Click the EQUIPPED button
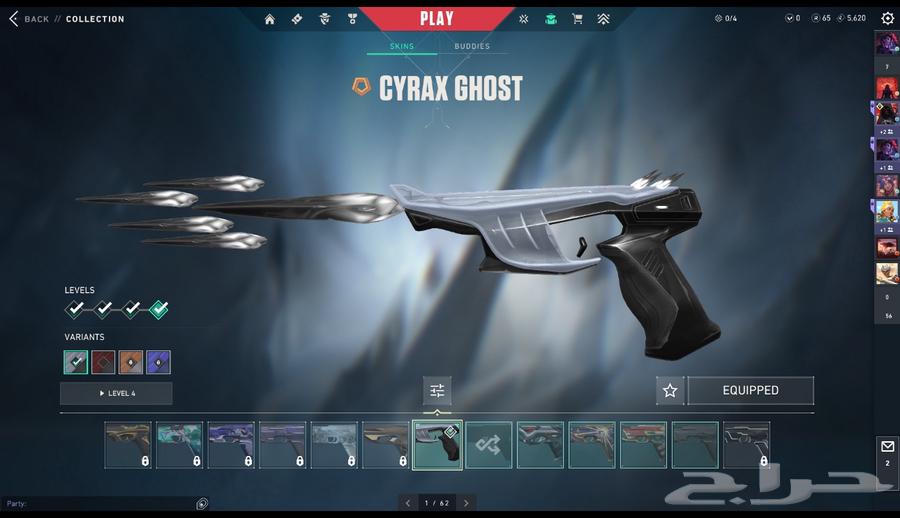900x518 pixels. tap(750, 391)
